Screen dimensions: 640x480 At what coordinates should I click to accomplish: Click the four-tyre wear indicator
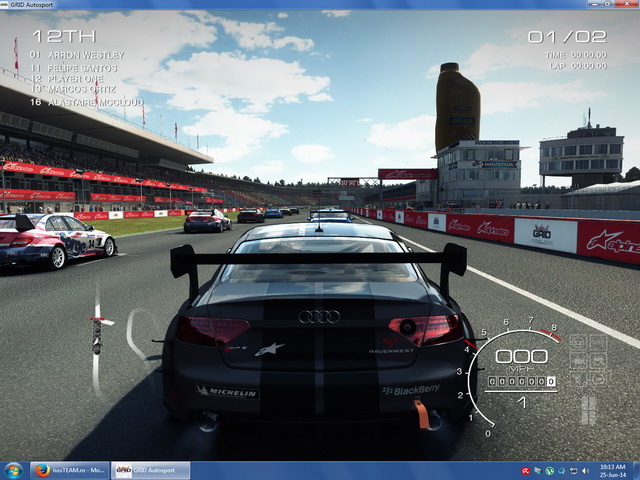588,410
